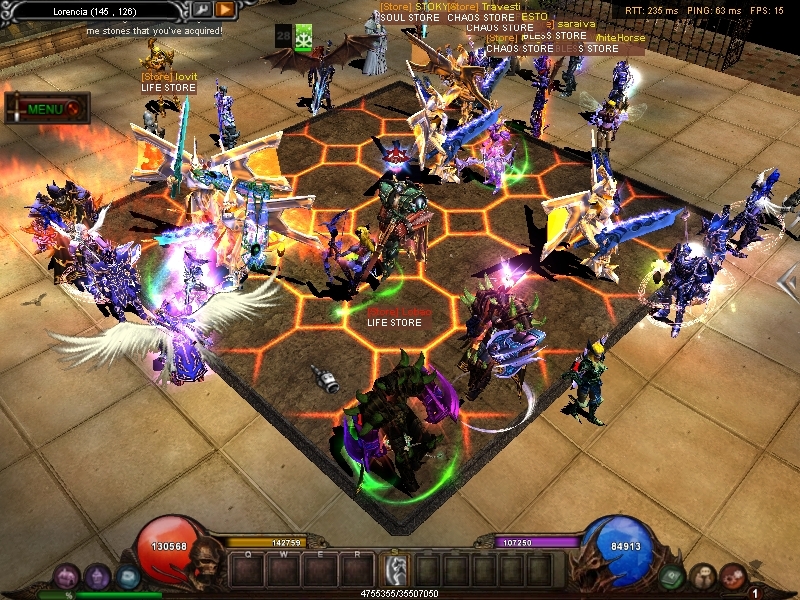
Task: Click the orange play arrow button
Action: [x=225, y=10]
